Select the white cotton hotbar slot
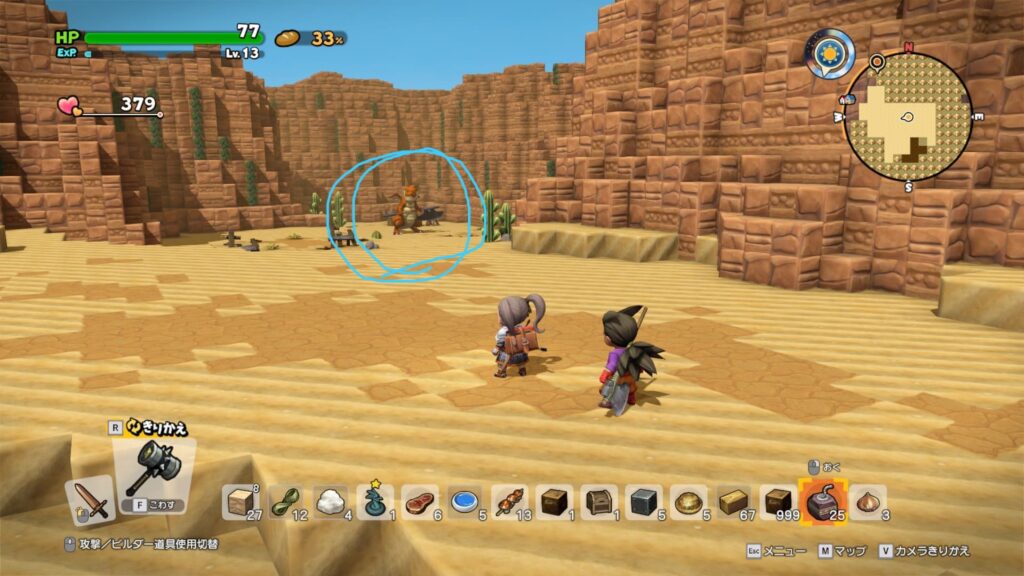Screen dimensions: 1024x576 point(332,502)
